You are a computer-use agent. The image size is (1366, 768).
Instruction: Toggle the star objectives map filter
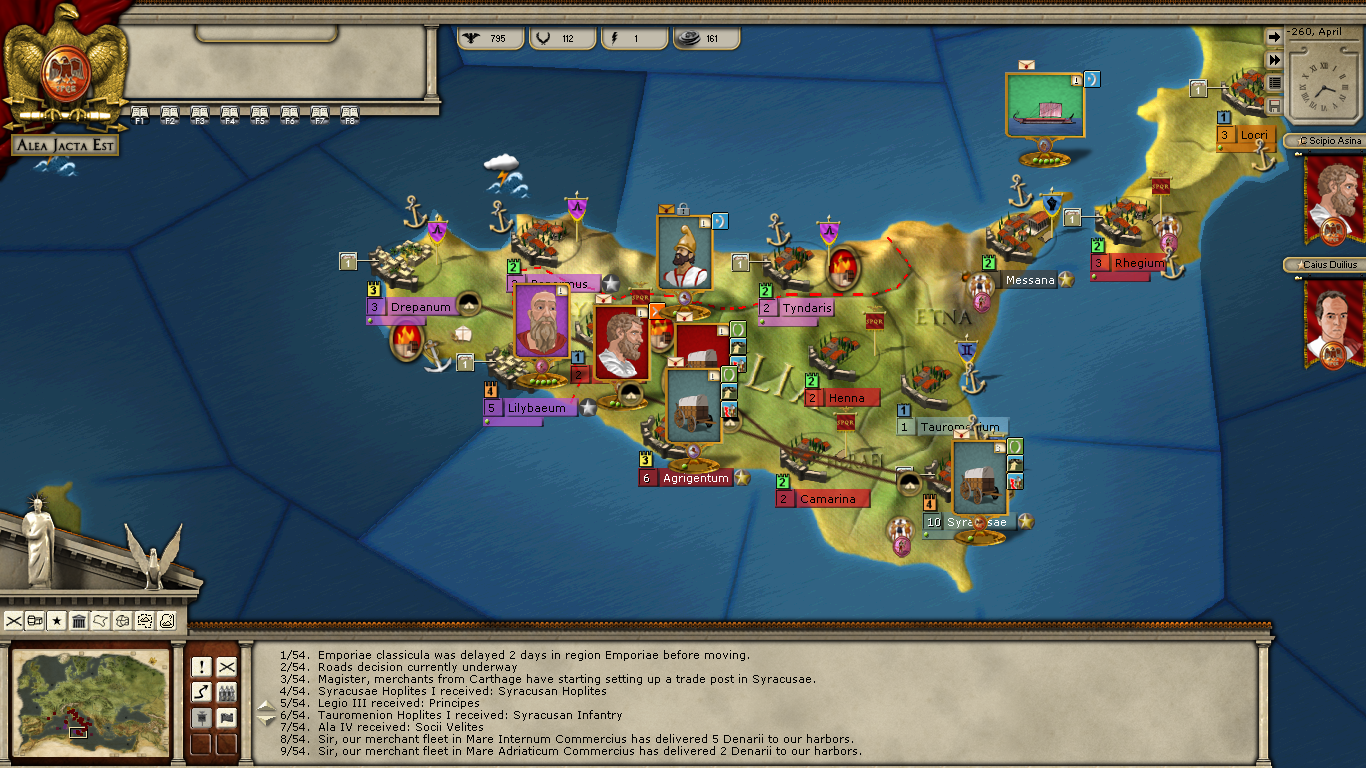tap(57, 621)
